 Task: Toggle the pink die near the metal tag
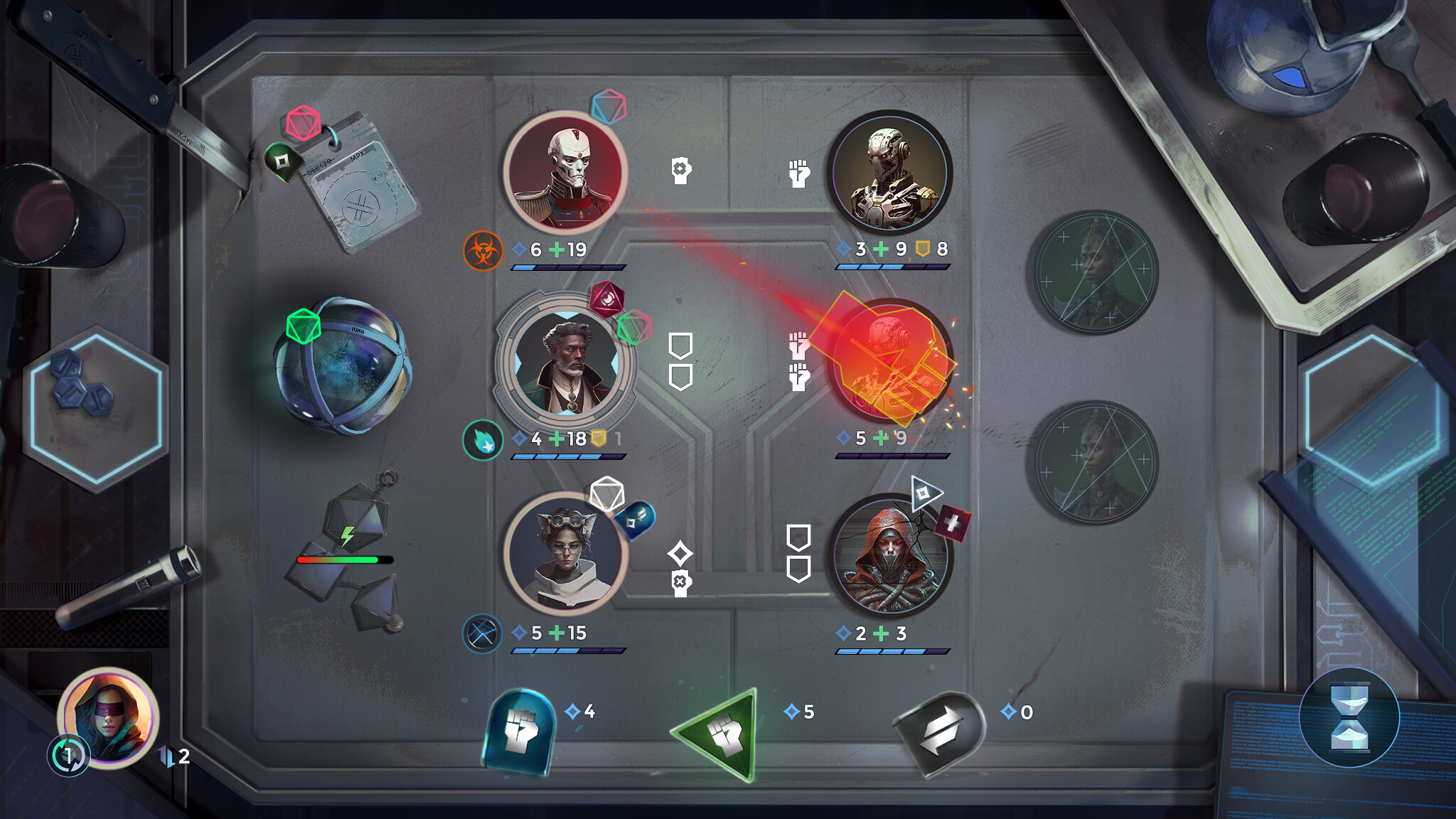(x=304, y=123)
